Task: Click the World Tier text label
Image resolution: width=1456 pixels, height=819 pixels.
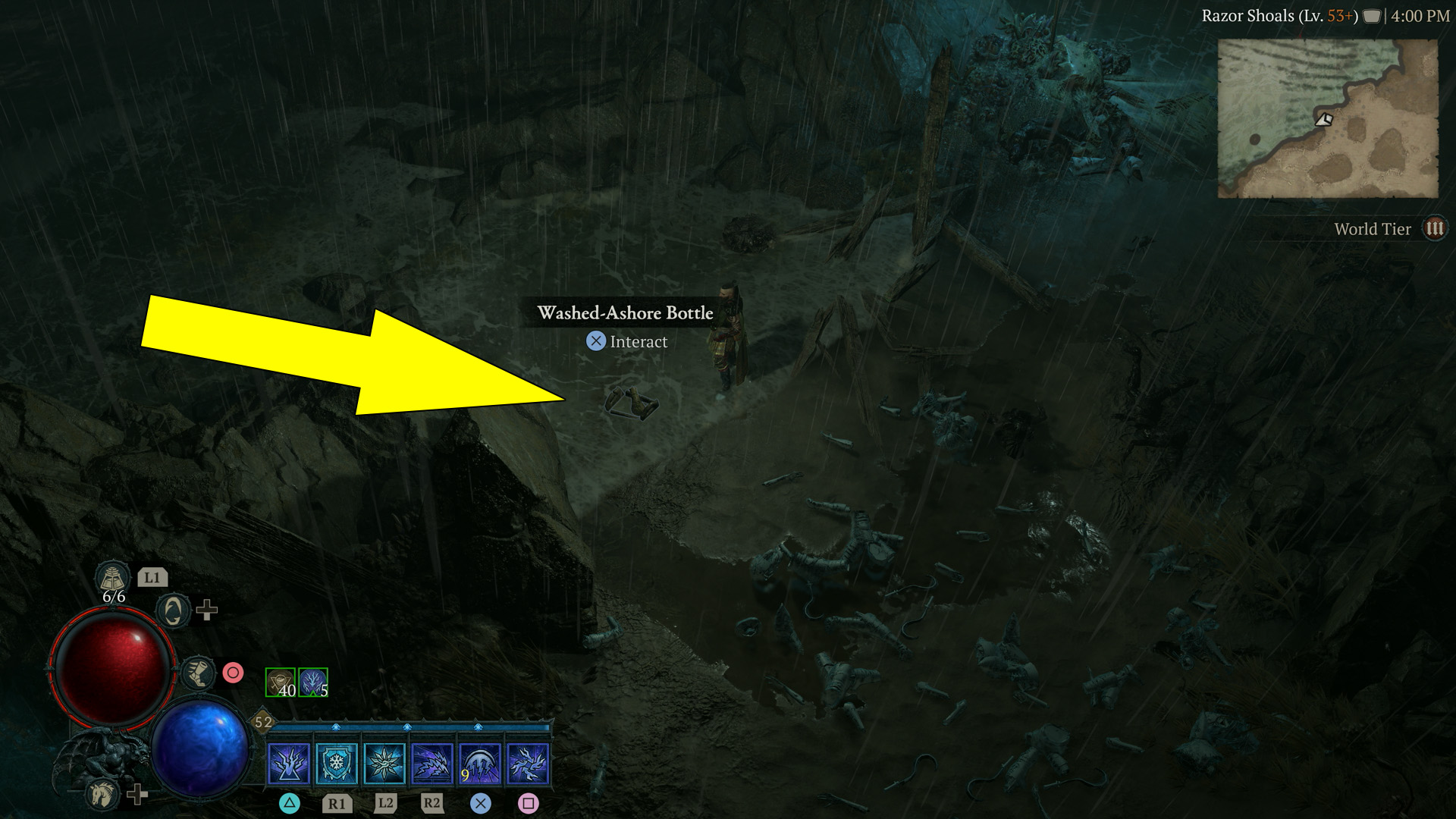Action: click(x=1371, y=228)
